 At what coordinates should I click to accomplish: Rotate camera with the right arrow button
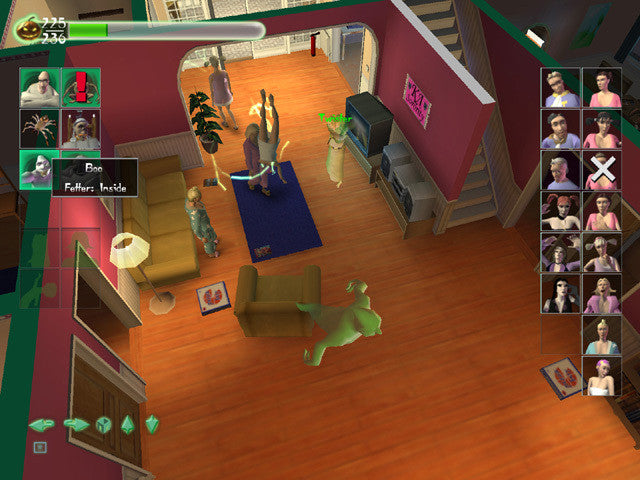(x=75, y=424)
